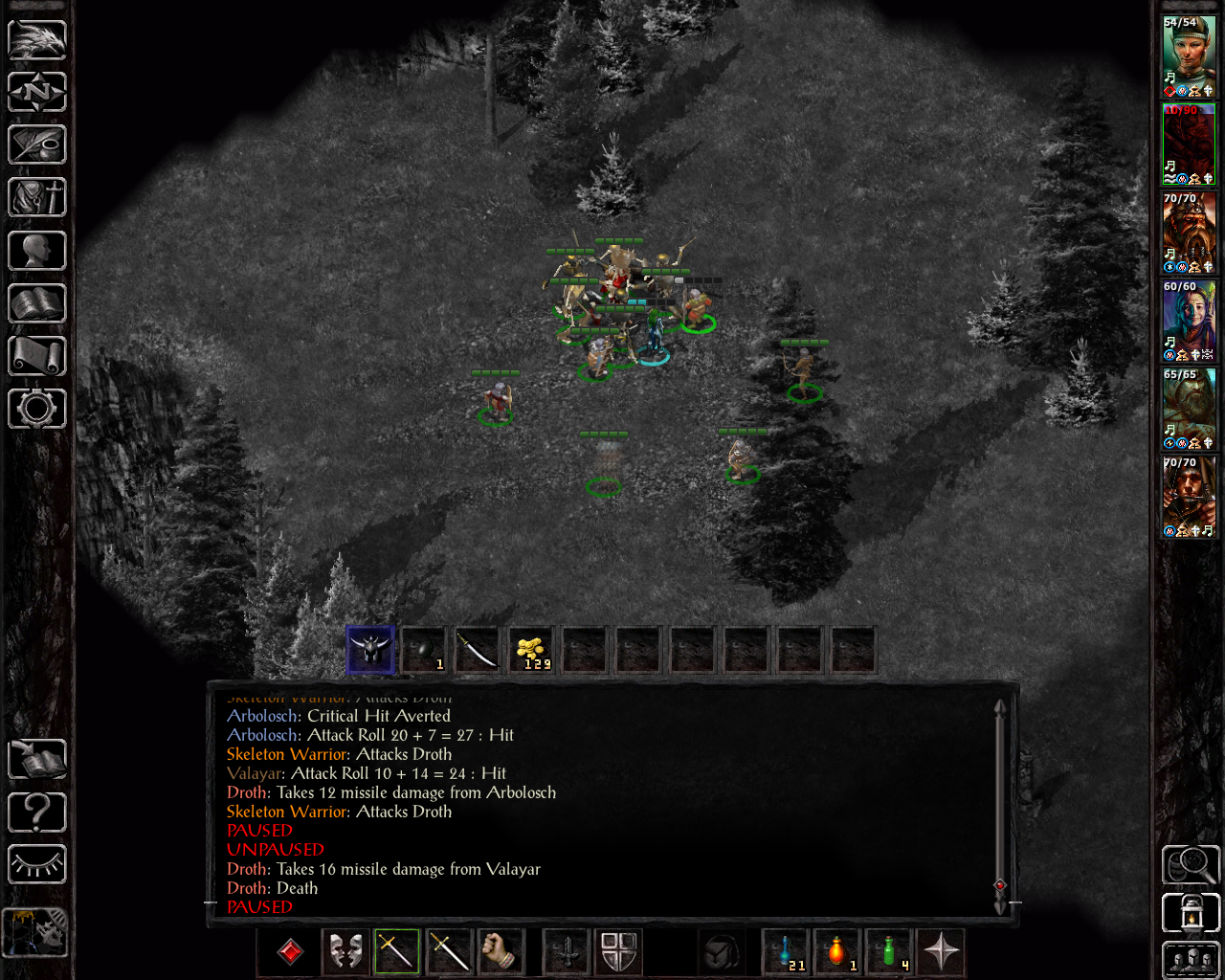Viewport: 1225px width, 980px height.
Task: Open the journal with the quill icon
Action: pyautogui.click(x=37, y=145)
